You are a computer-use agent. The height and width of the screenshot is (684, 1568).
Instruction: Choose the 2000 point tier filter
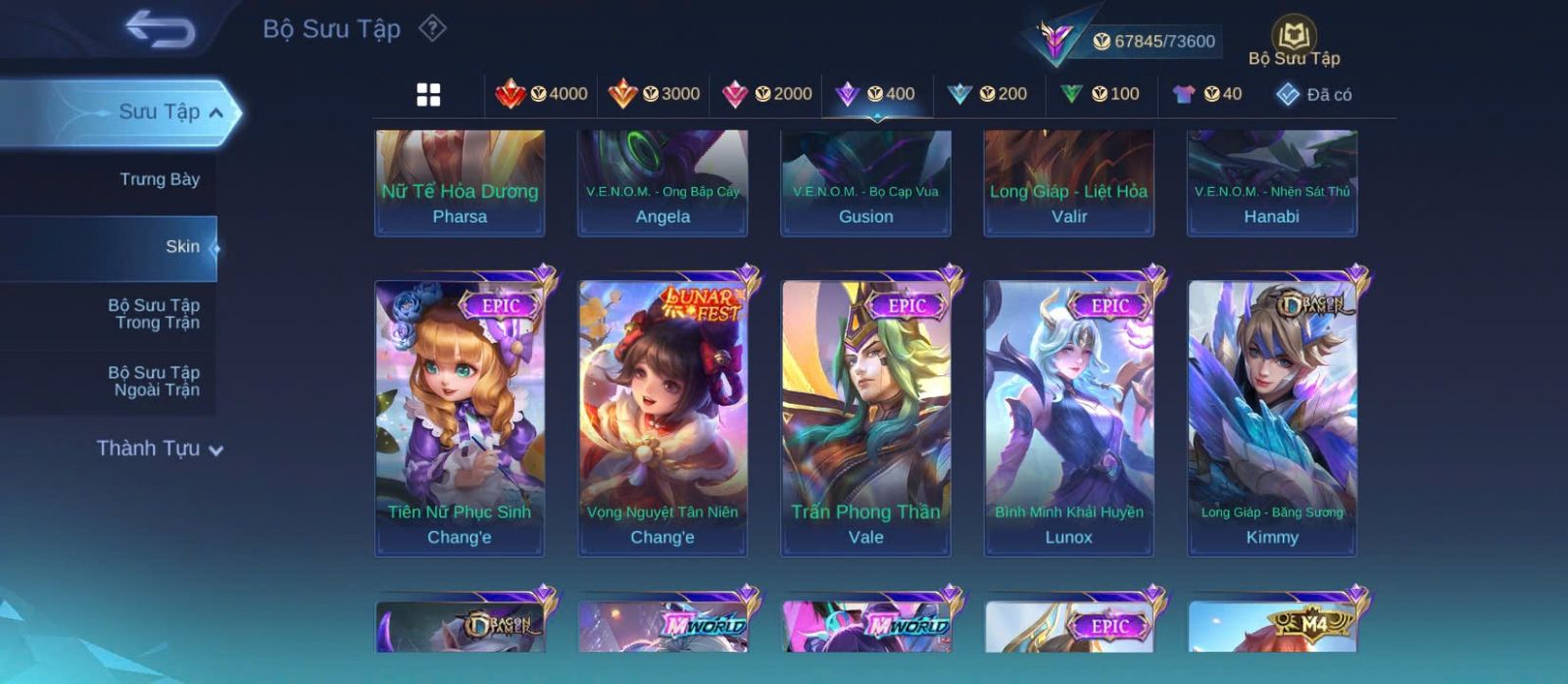coord(766,94)
